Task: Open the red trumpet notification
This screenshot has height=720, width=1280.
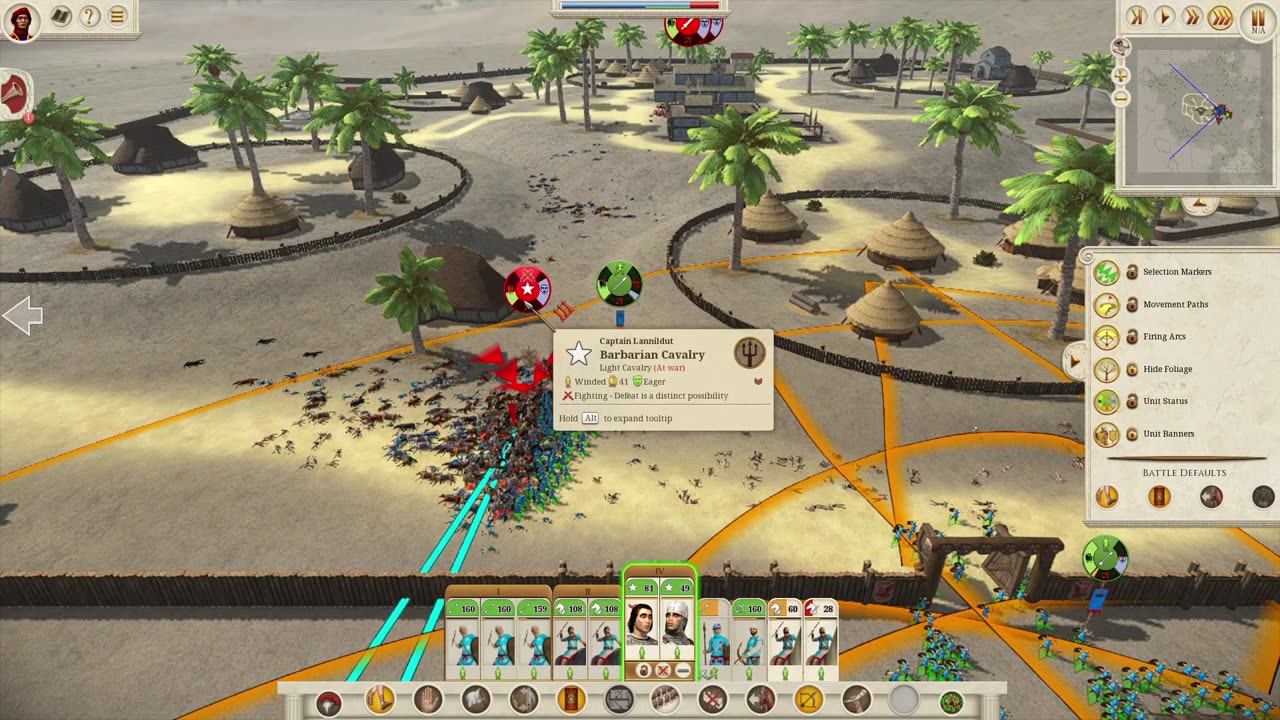Action: (x=15, y=97)
